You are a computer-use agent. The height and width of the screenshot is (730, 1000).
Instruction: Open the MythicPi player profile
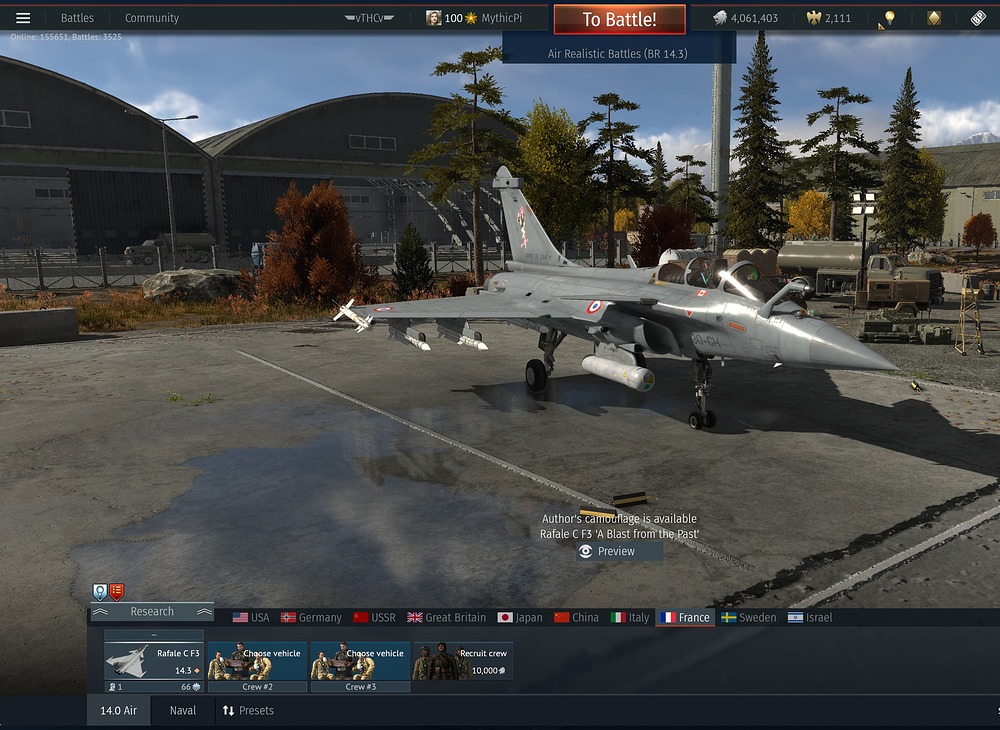click(474, 18)
